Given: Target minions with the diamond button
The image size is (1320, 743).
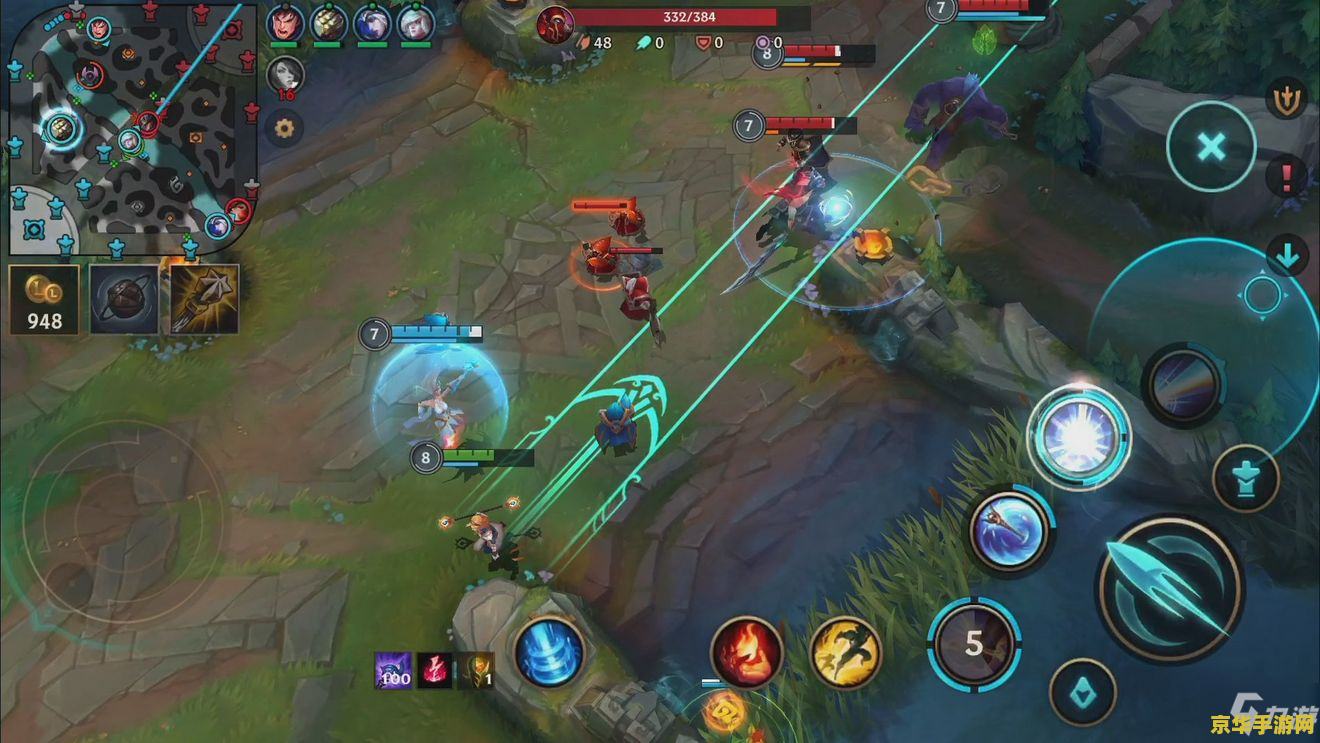Looking at the screenshot, I should coord(1083,691).
